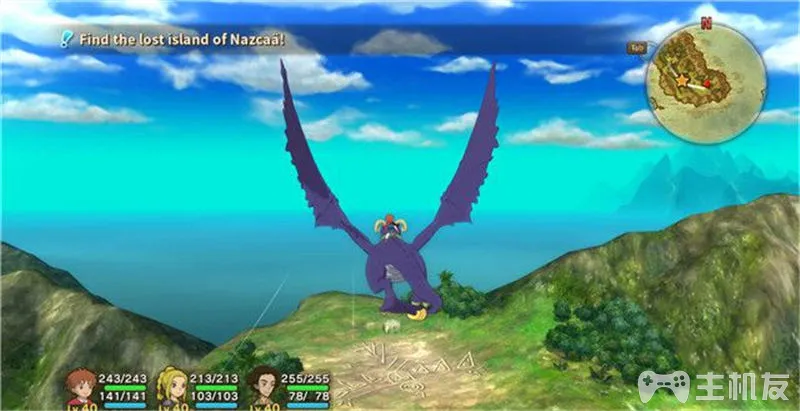Pick the brown-haired party member portrait
This screenshot has height=411, width=800.
point(264,386)
